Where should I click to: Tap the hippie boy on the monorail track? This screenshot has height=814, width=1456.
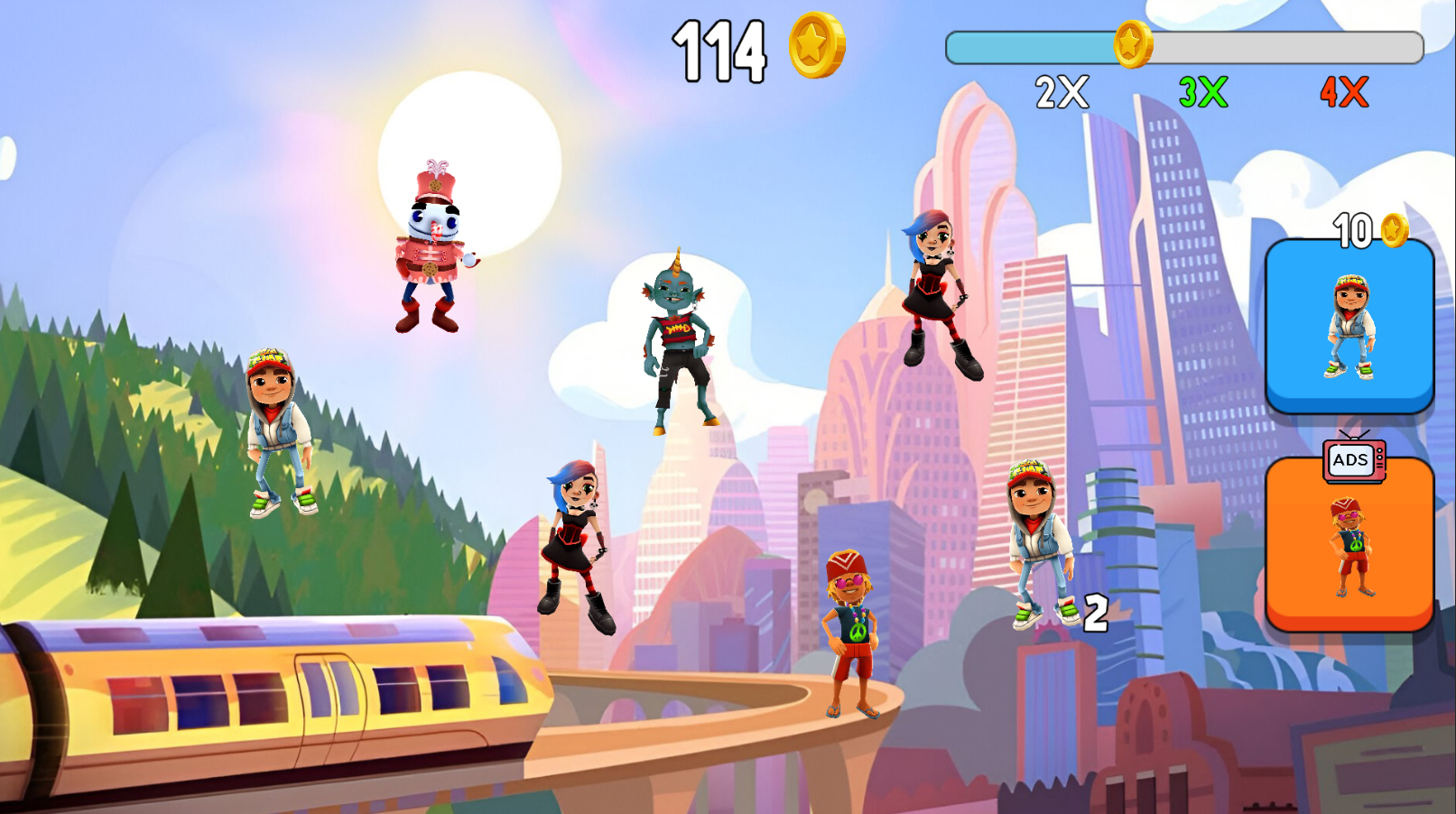tap(853, 632)
